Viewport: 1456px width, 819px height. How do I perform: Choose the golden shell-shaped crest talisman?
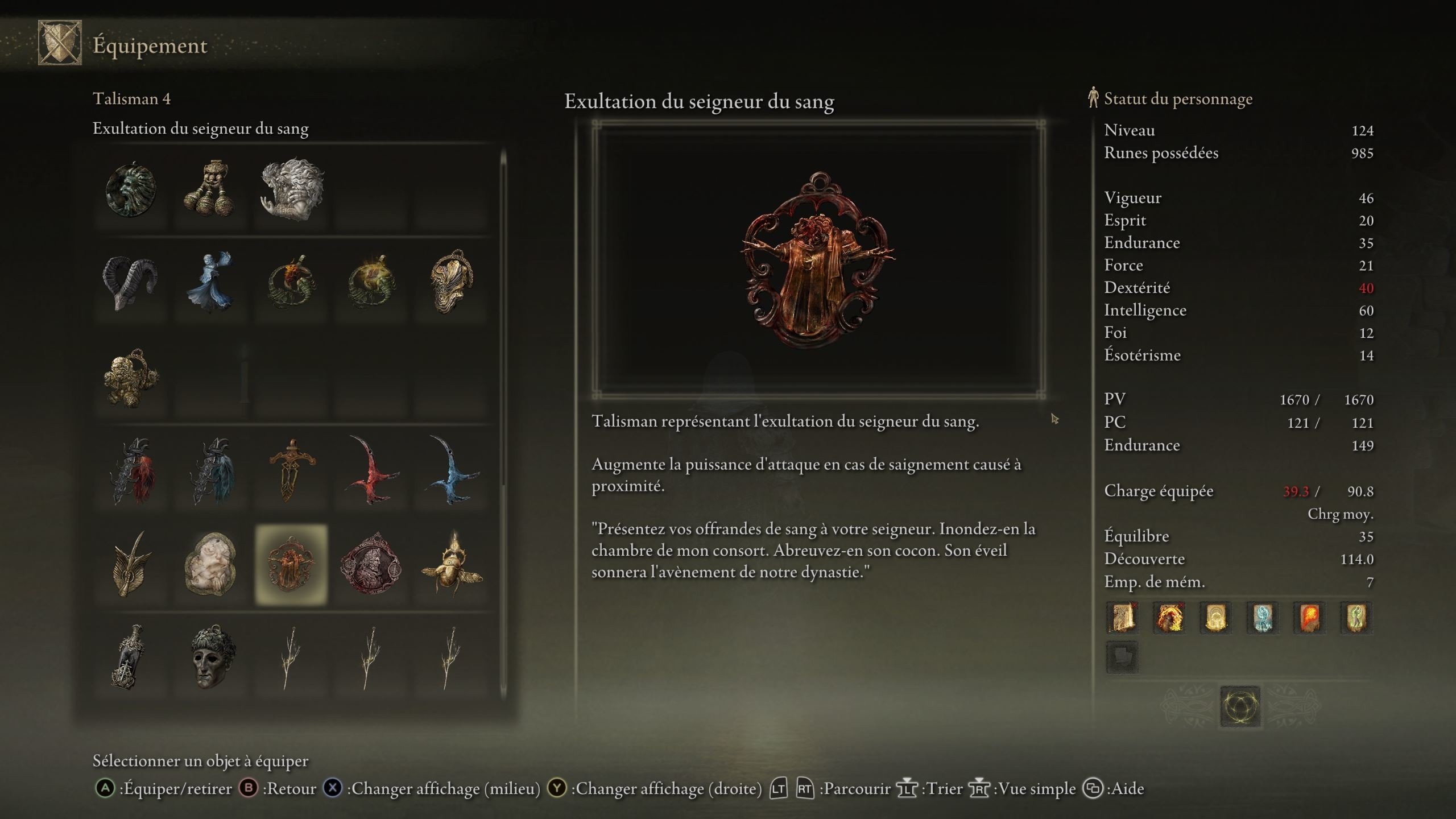click(452, 282)
